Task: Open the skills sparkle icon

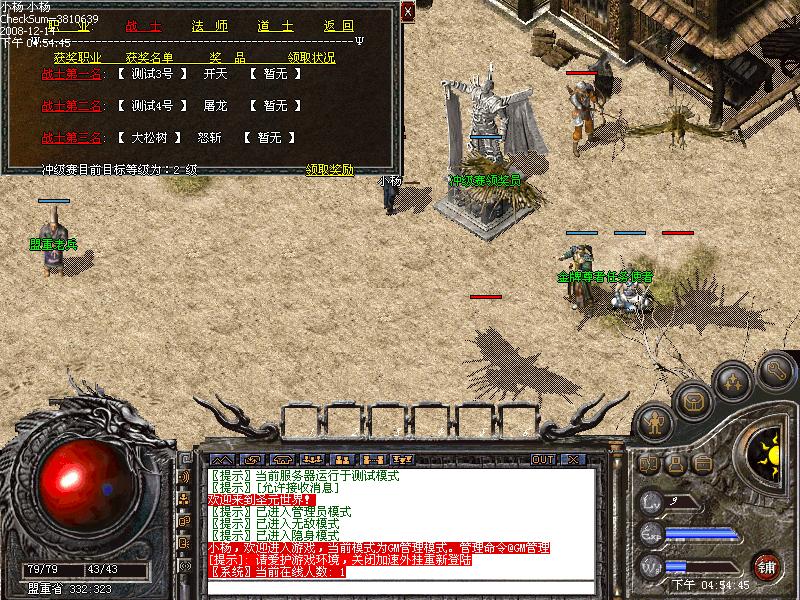Action: click(x=734, y=382)
